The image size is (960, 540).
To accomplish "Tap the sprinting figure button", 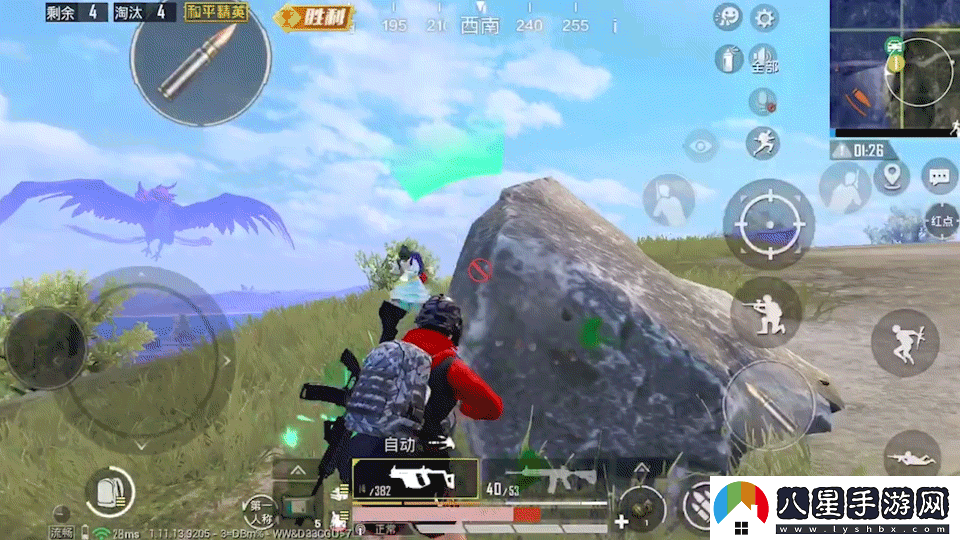I will click(x=763, y=142).
